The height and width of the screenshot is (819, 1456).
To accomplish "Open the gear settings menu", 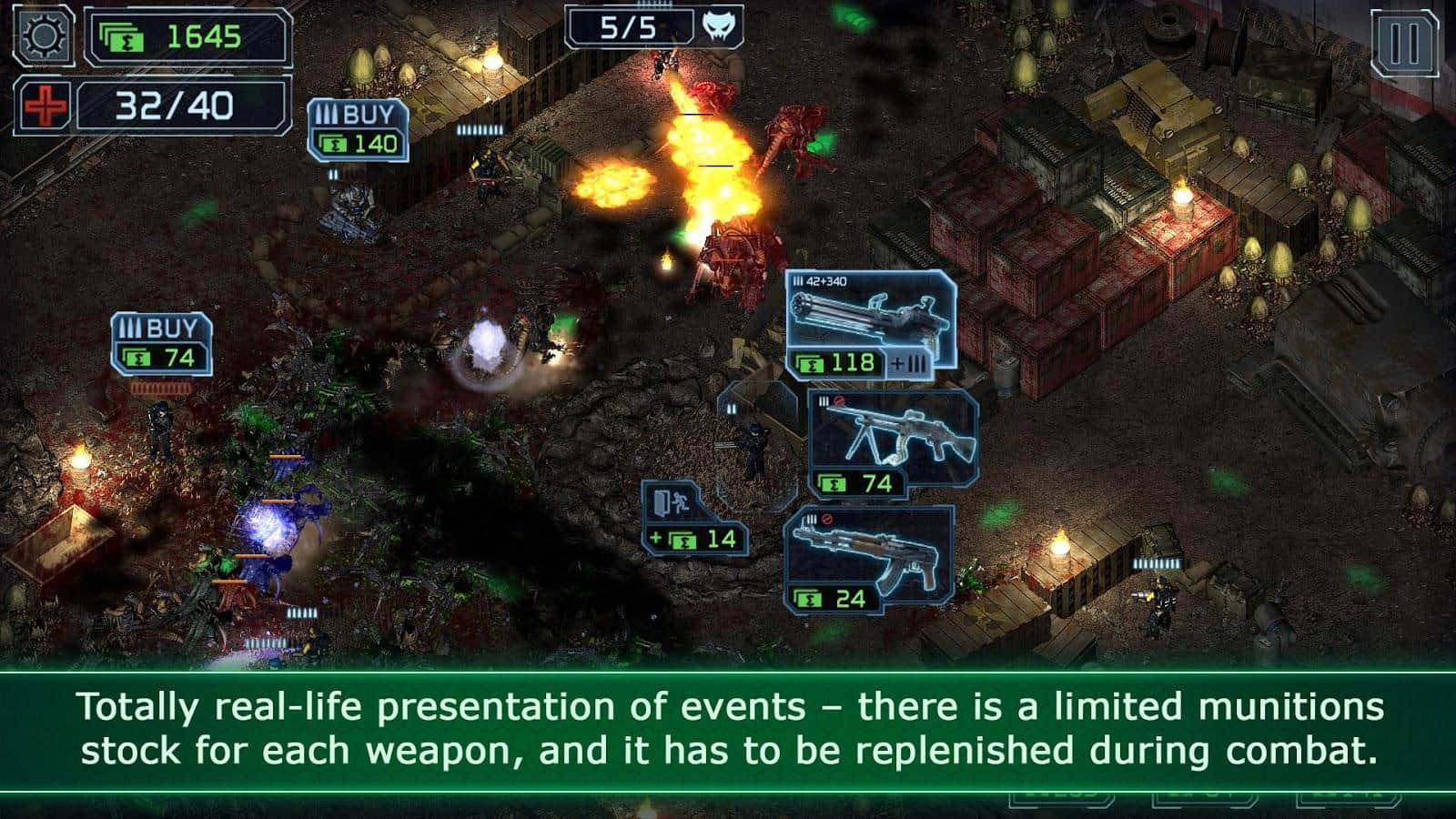I will pyautogui.click(x=43, y=36).
